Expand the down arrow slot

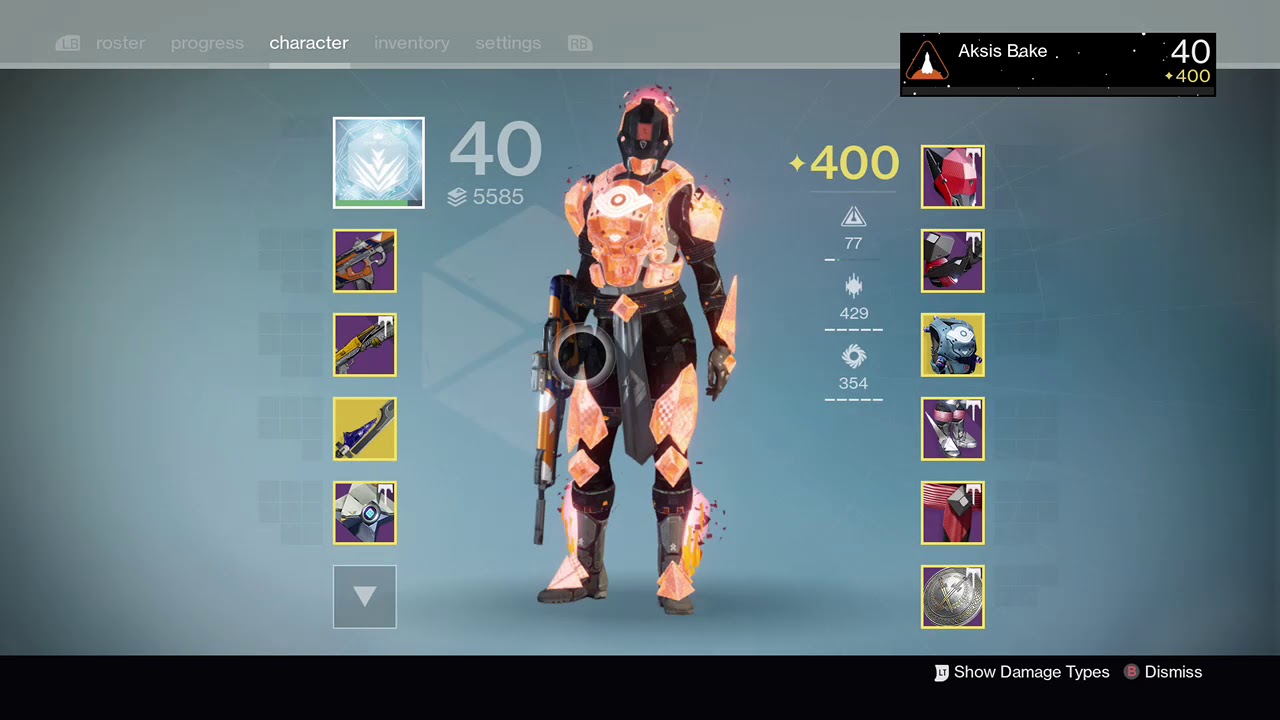(365, 597)
